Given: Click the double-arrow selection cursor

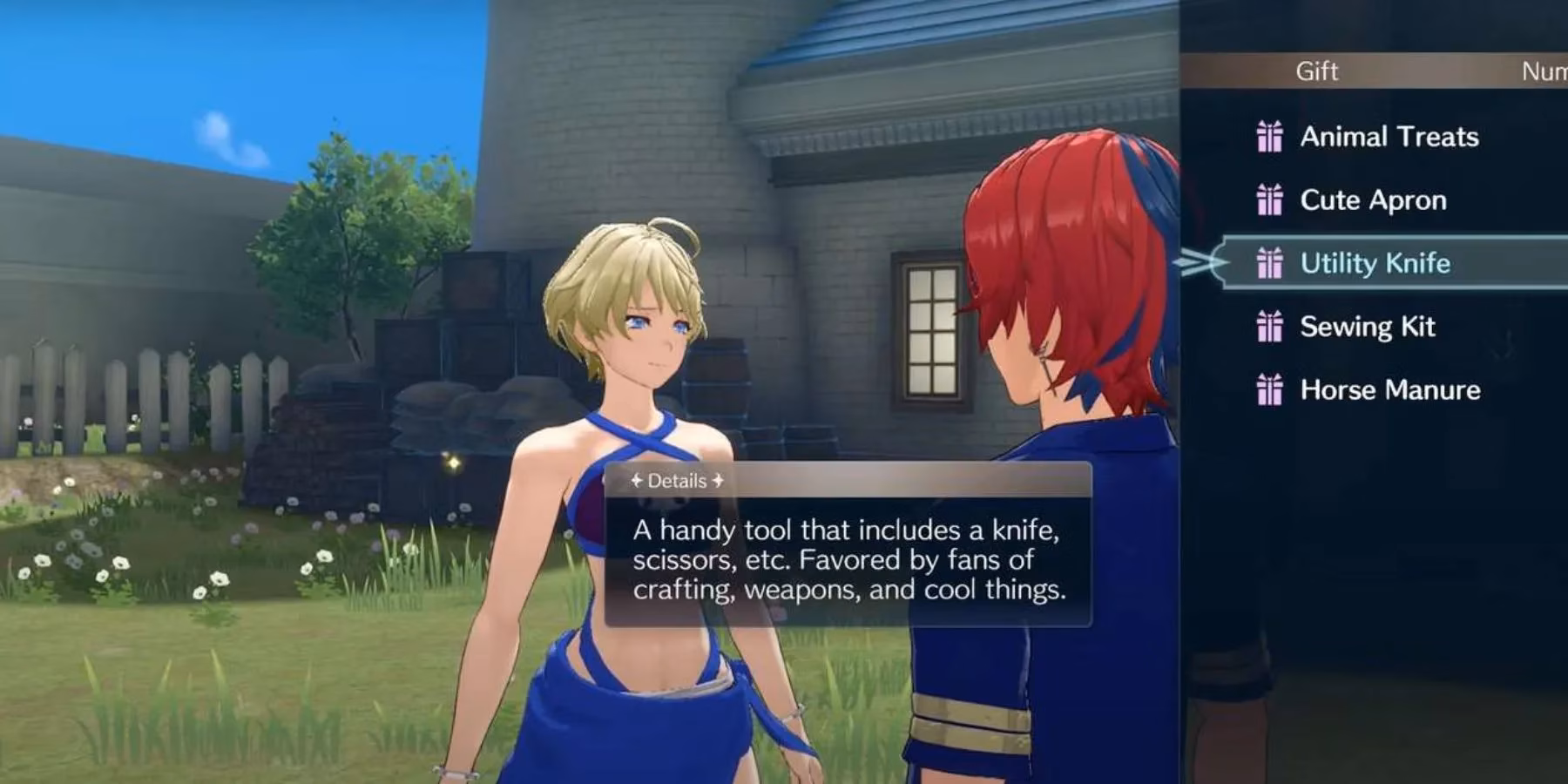Looking at the screenshot, I should (1201, 263).
